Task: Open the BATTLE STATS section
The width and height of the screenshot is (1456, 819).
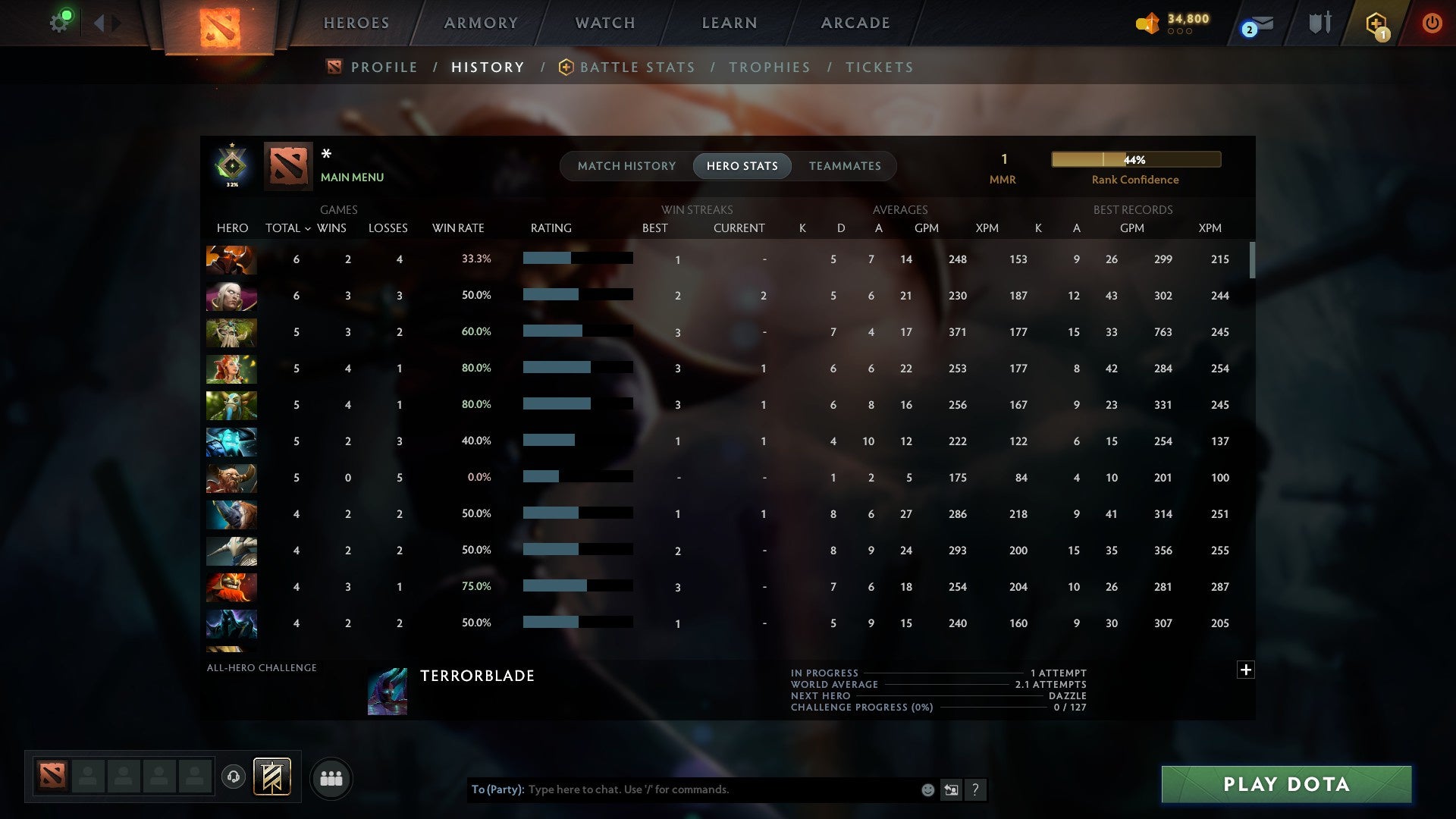Action: click(x=637, y=67)
